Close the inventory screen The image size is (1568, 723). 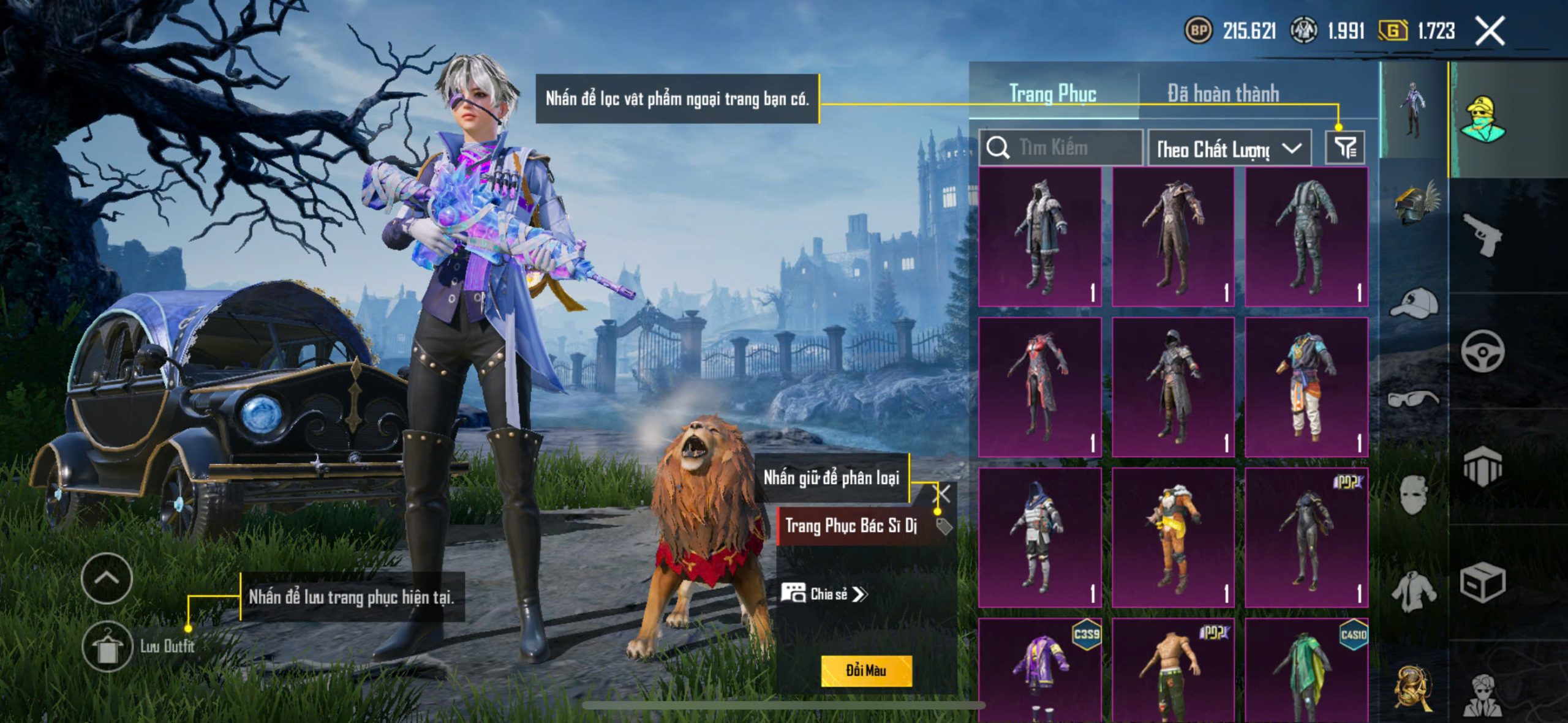click(x=1490, y=31)
